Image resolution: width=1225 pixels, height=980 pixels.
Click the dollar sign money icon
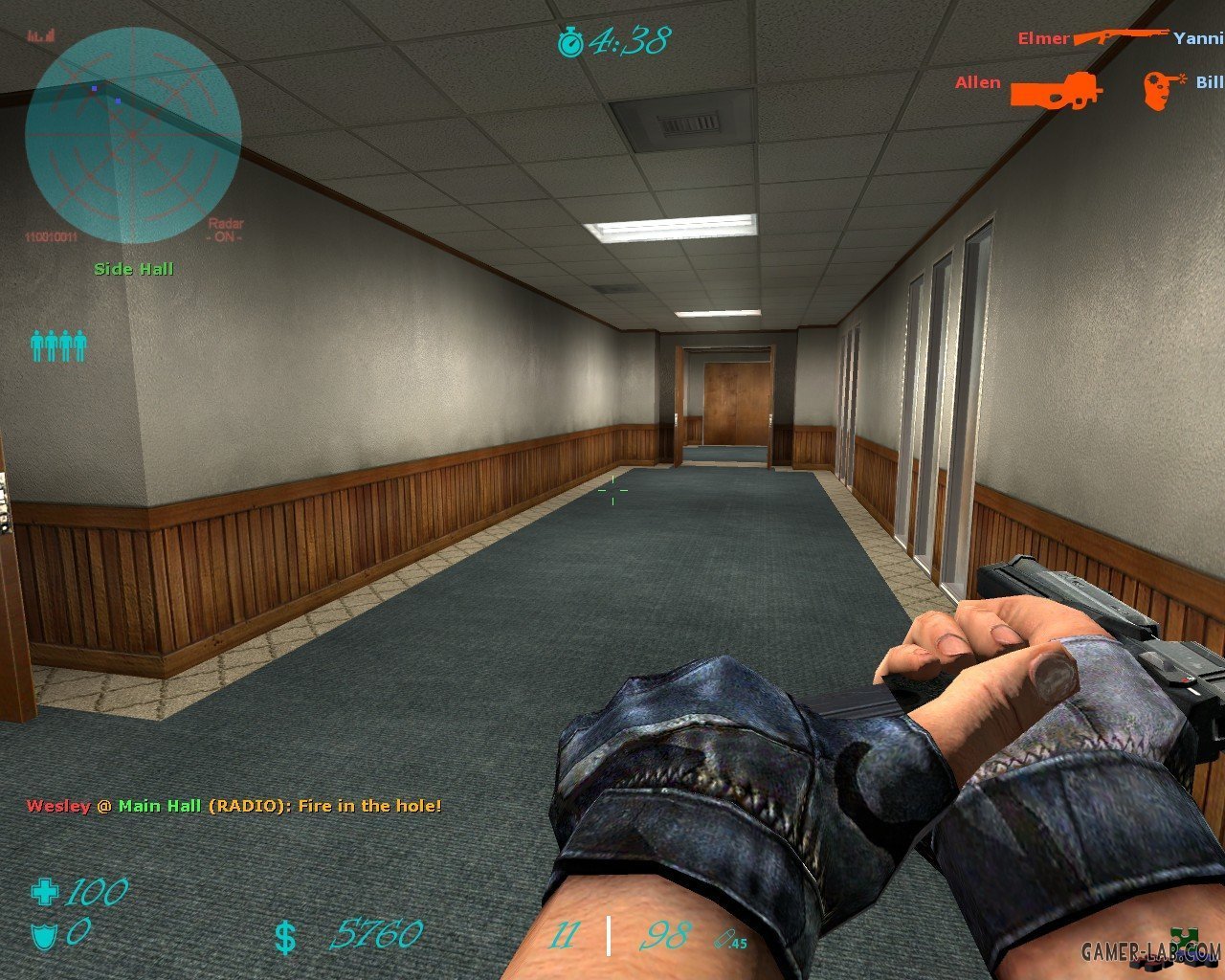tap(285, 937)
